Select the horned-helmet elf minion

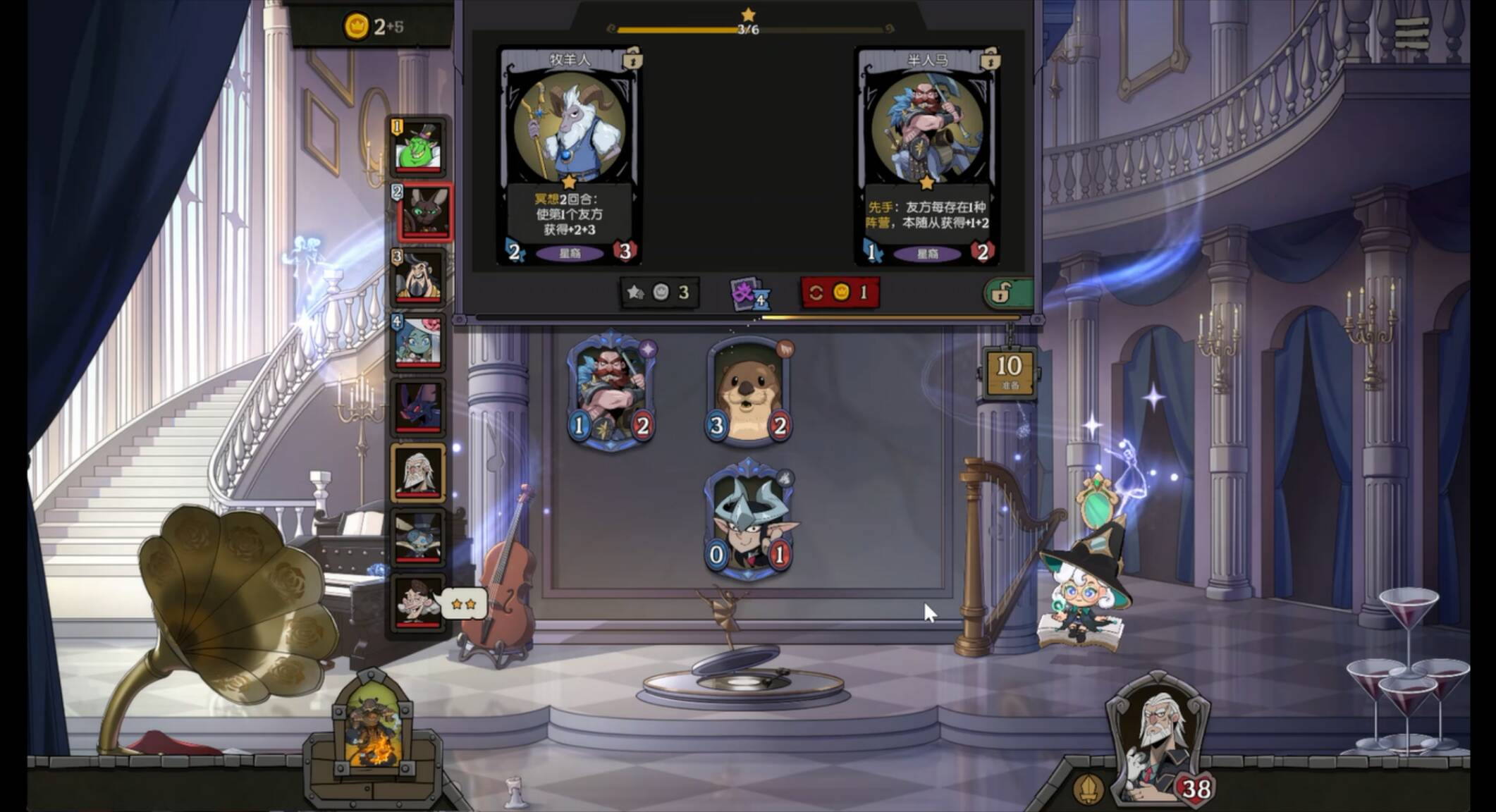[749, 520]
